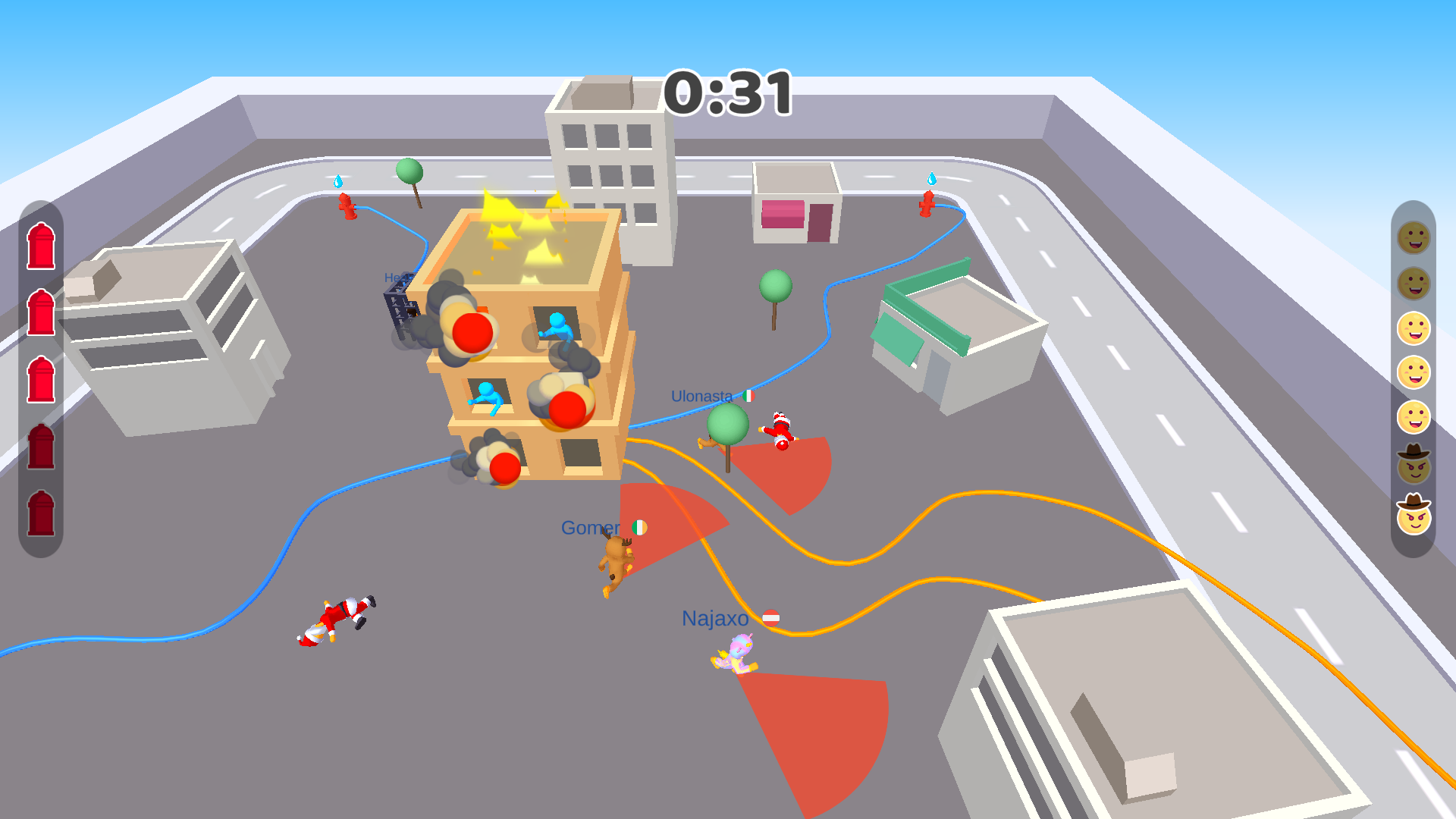1456x819 pixels.
Task: Click the topmost brown smiley avatar
Action: coord(1414,239)
